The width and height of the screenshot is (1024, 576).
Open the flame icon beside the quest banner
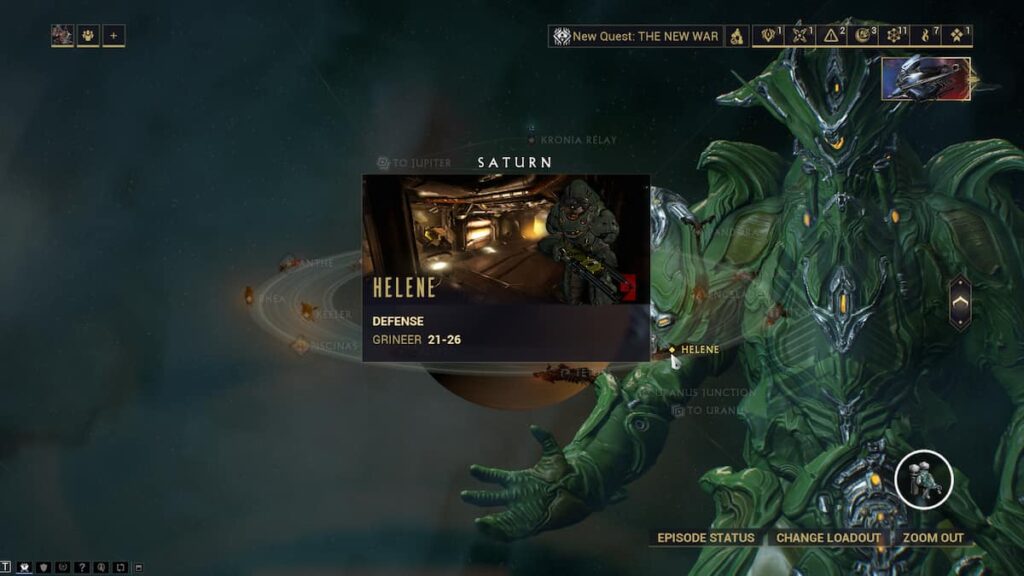coord(737,36)
